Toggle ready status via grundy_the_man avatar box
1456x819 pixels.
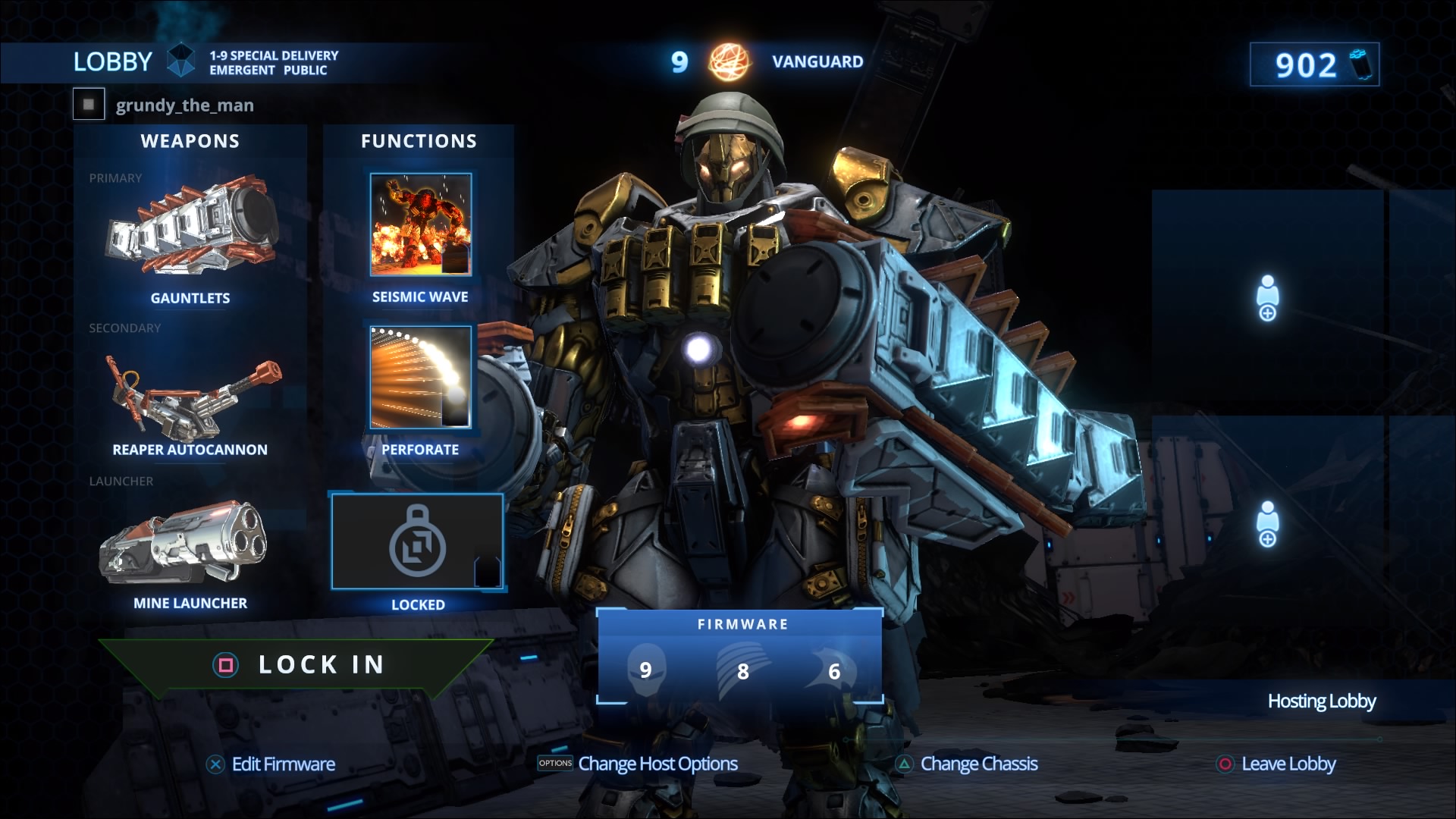(89, 104)
